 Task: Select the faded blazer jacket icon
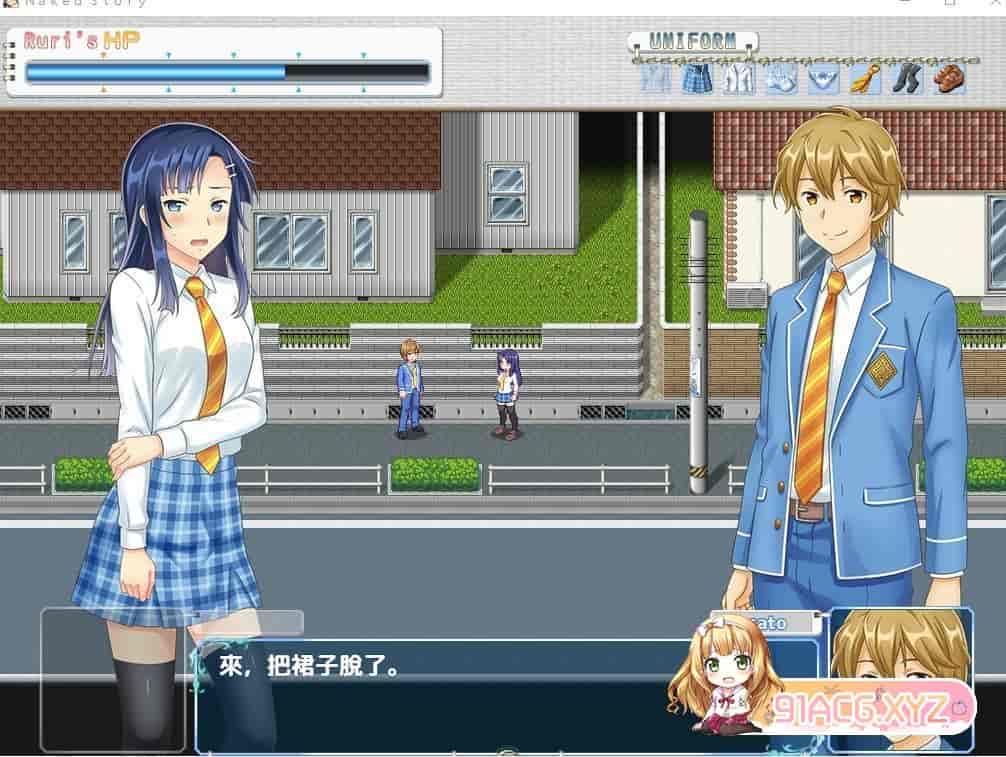(x=656, y=78)
